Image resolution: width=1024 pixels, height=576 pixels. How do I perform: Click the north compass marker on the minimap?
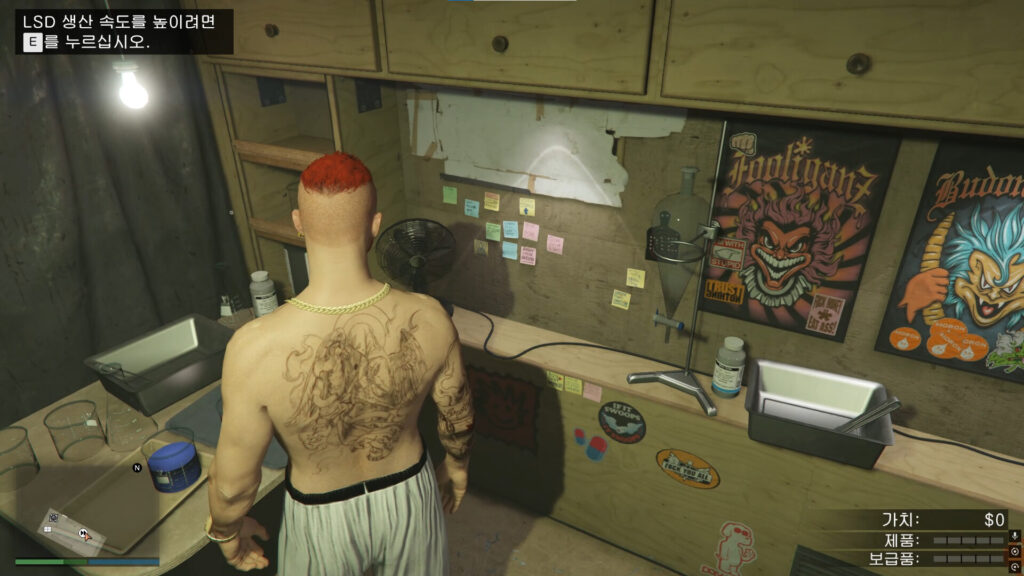[138, 467]
